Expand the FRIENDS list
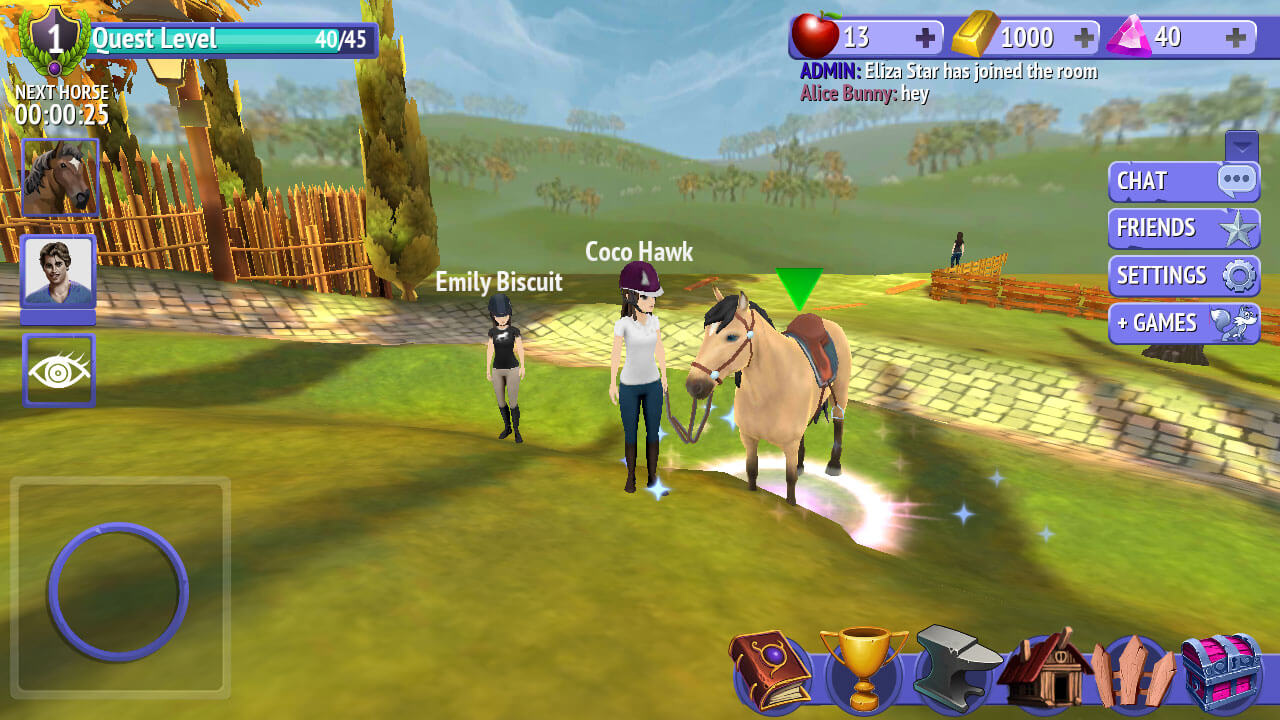Screen dimensions: 1280x720 point(1183,228)
